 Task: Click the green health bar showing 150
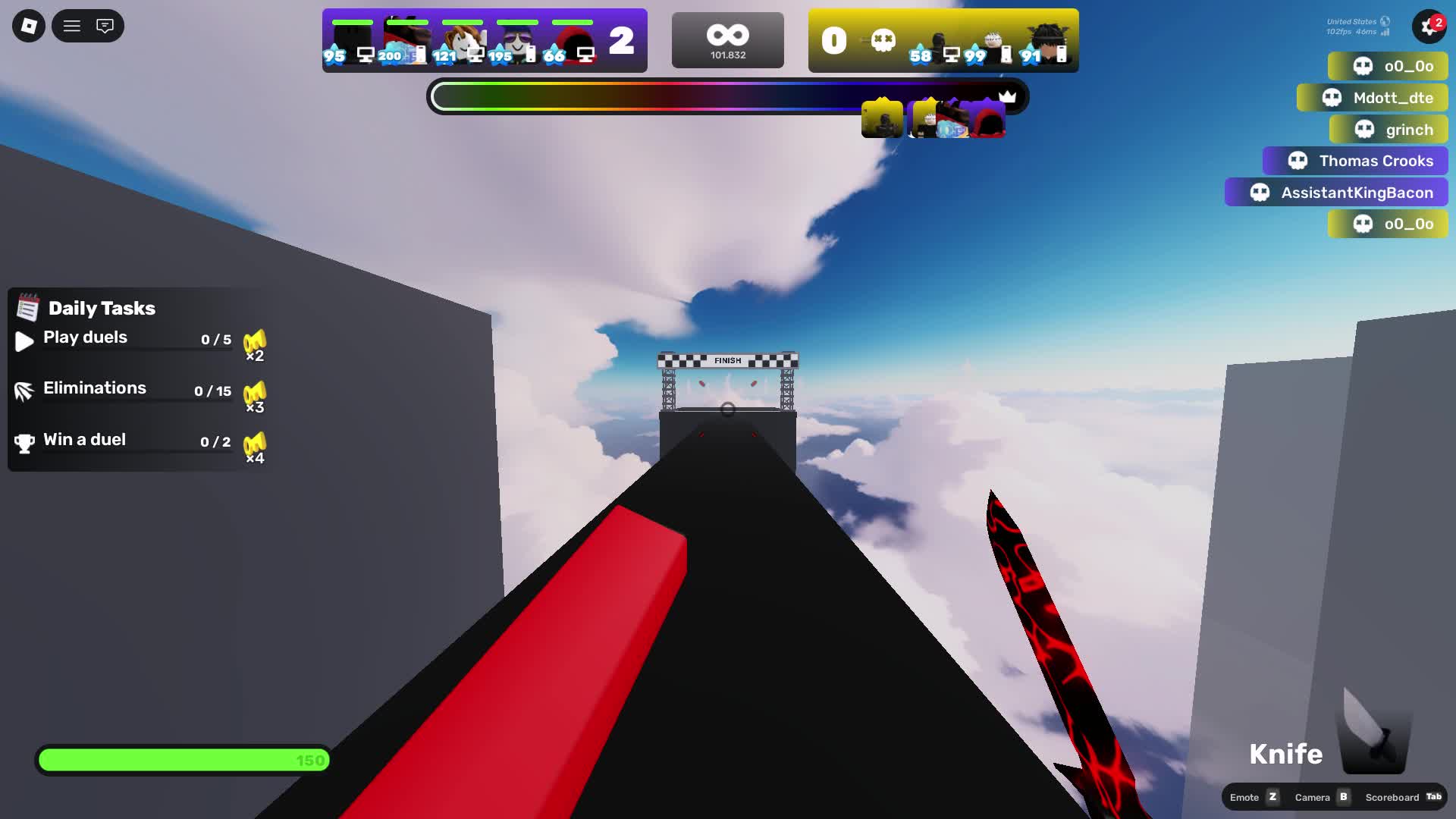pos(182,759)
